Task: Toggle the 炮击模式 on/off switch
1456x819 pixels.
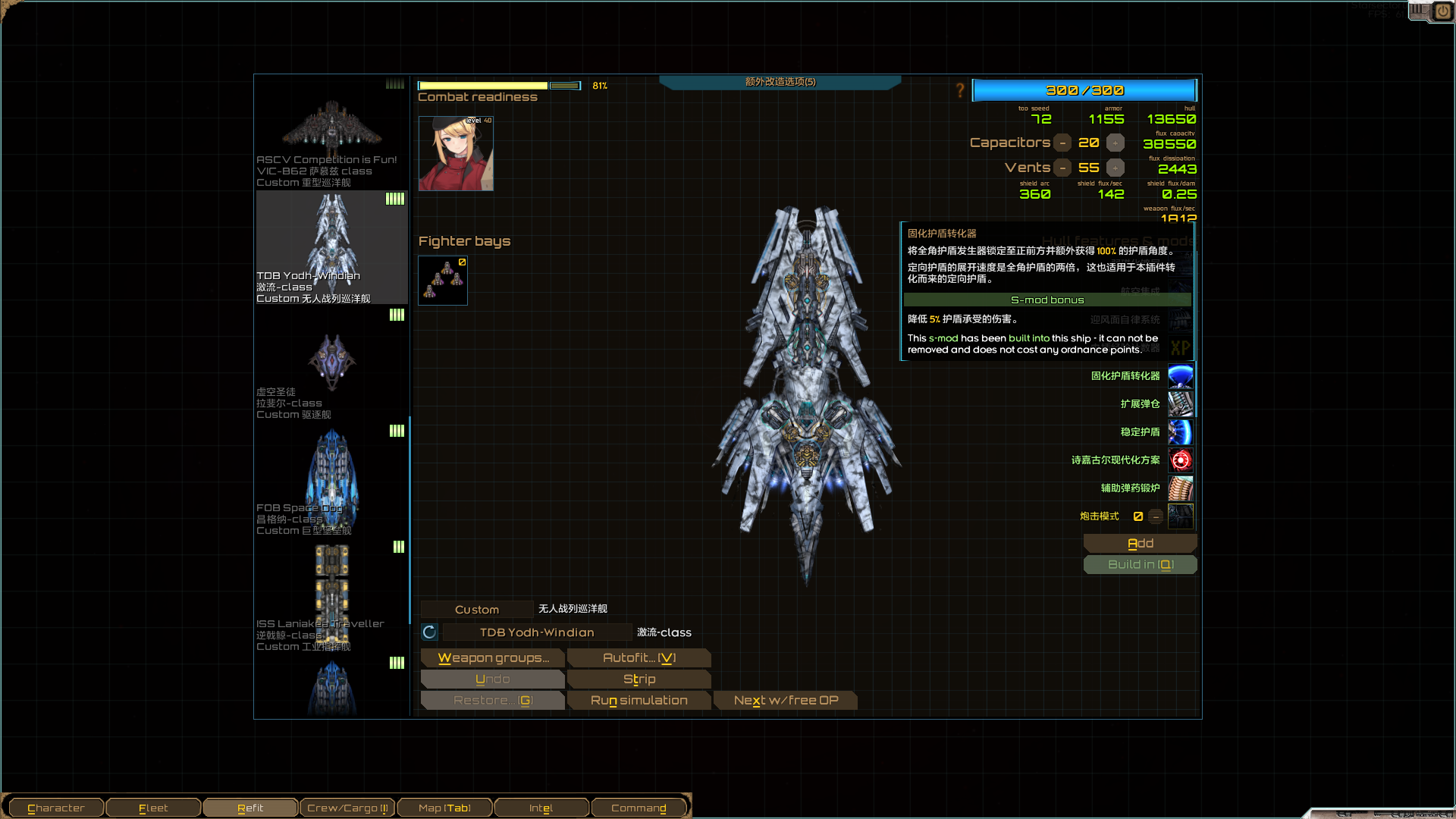Action: (1155, 516)
